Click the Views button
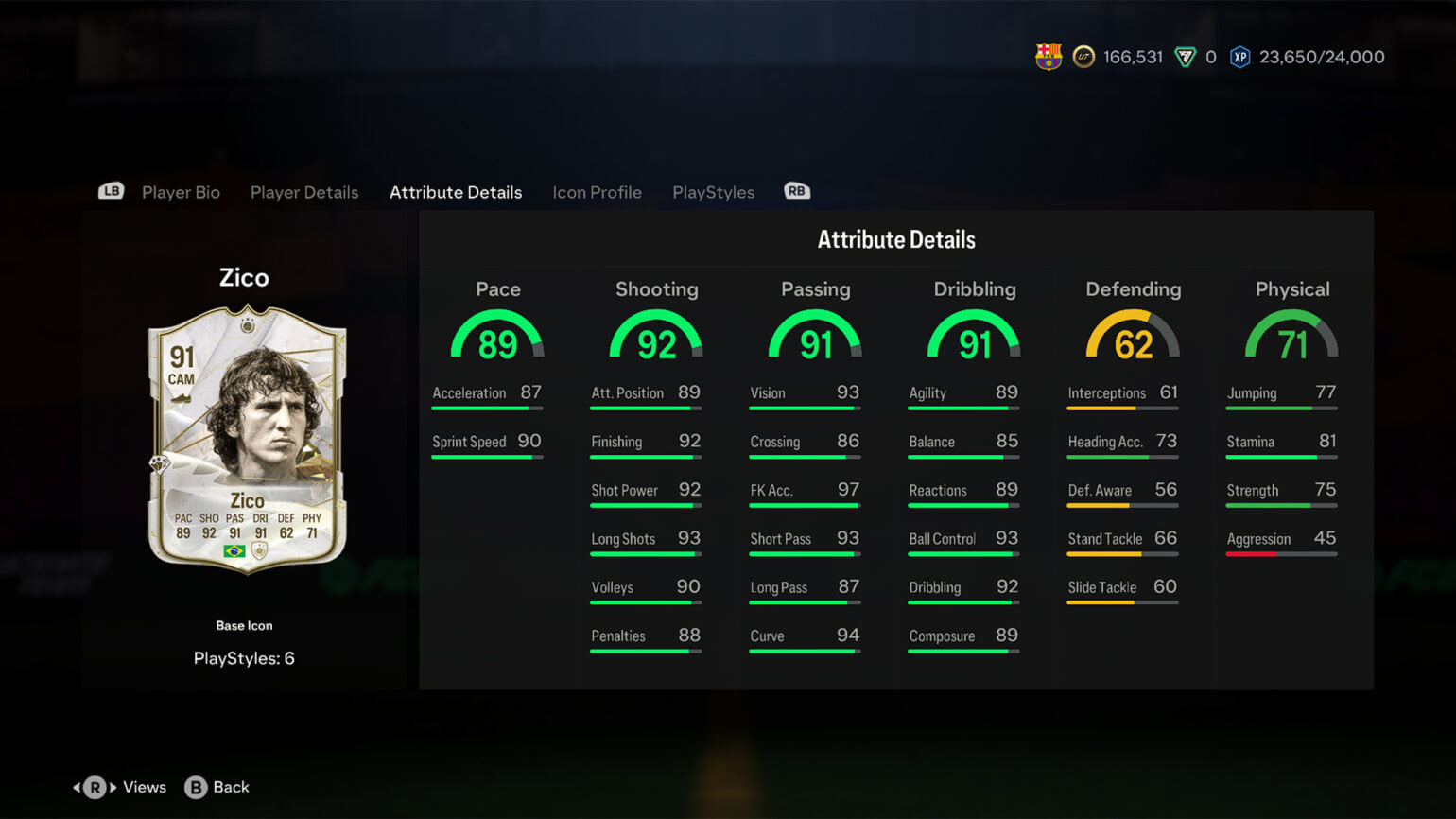 [144, 786]
